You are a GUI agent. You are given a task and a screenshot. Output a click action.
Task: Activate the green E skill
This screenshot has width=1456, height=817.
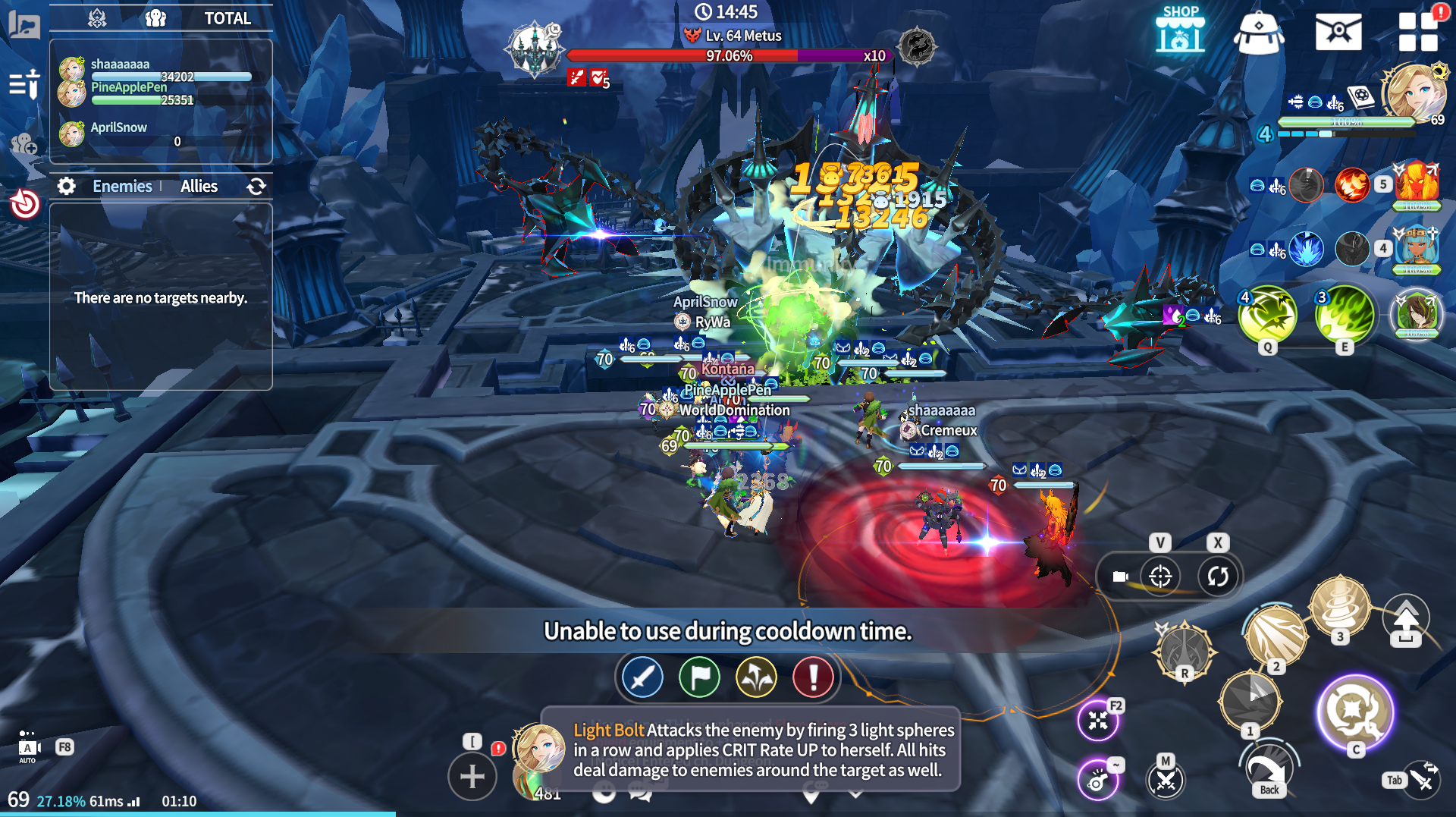1345,315
